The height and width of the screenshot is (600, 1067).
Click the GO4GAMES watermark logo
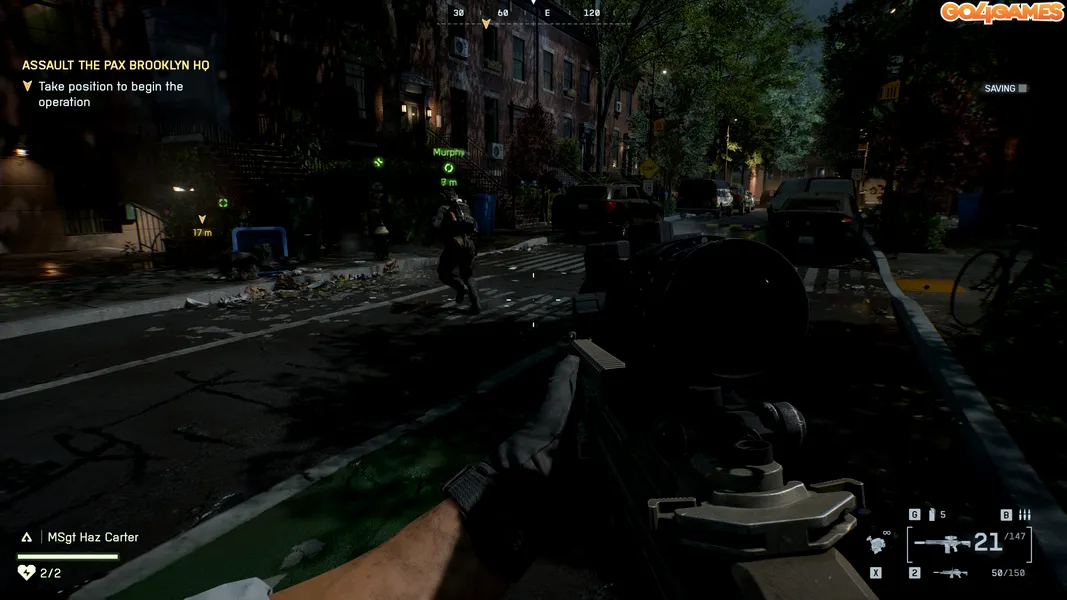click(x=1001, y=12)
